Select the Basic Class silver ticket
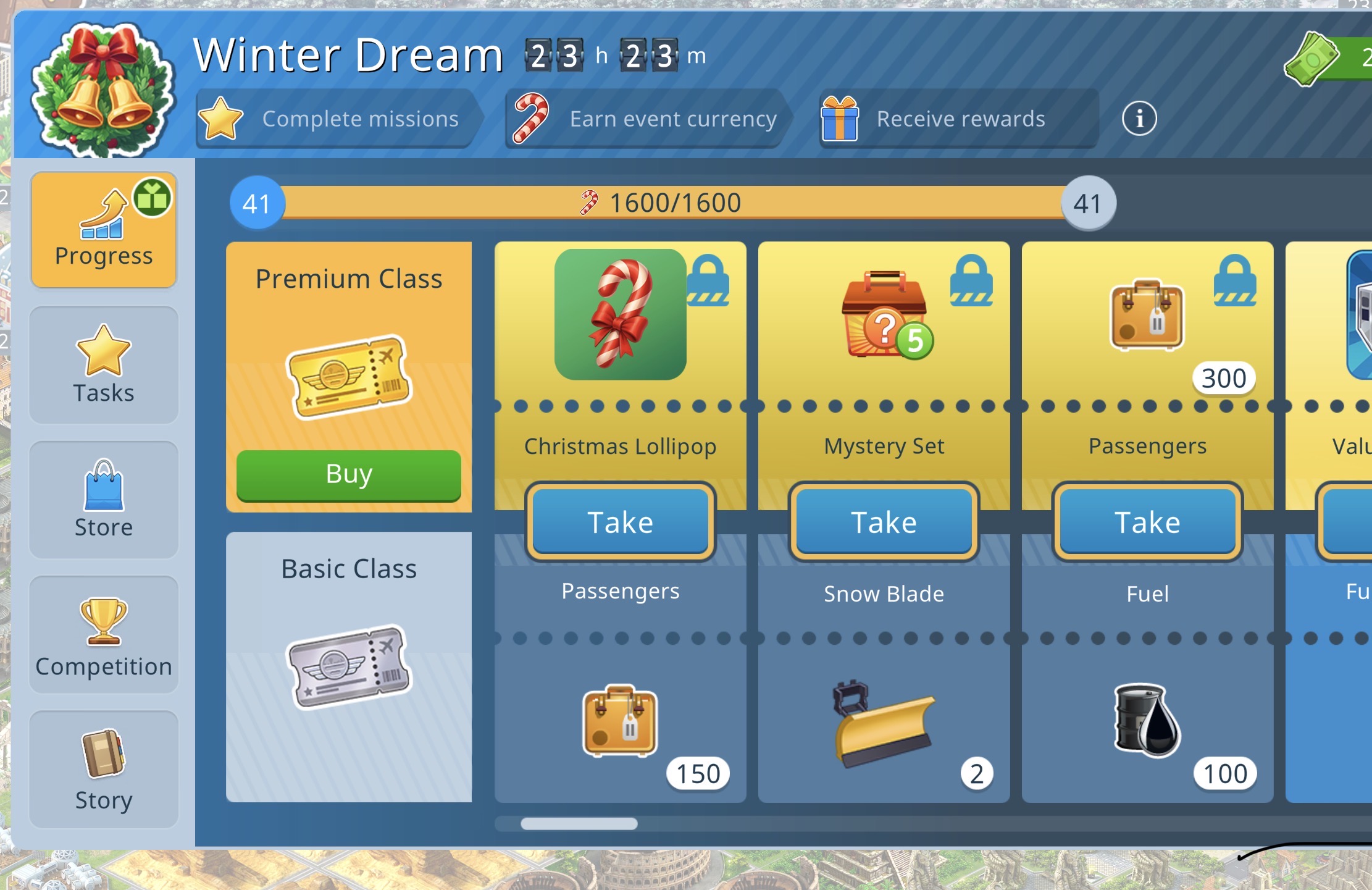 pos(348,667)
